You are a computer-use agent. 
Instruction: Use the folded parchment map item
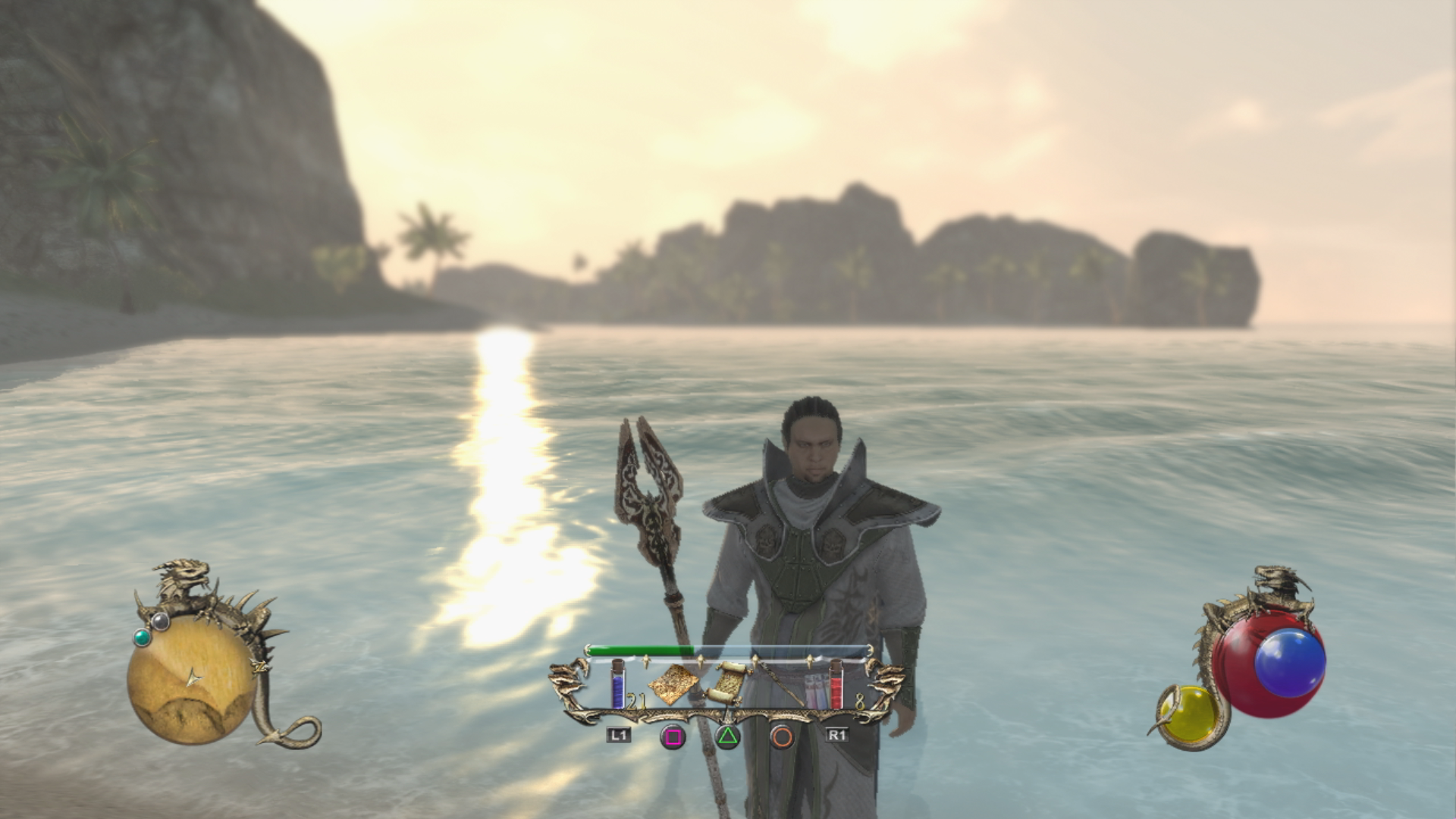click(673, 685)
